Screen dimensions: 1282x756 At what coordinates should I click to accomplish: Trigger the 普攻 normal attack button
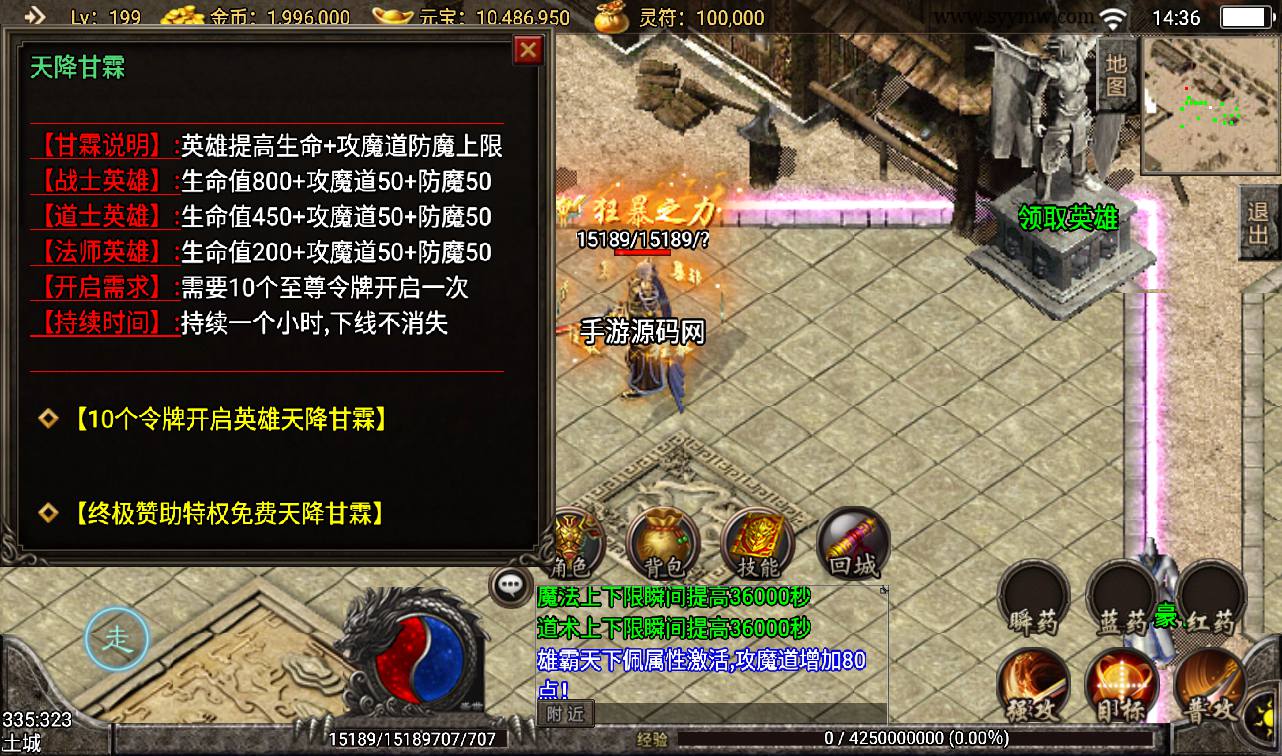tap(1210, 686)
